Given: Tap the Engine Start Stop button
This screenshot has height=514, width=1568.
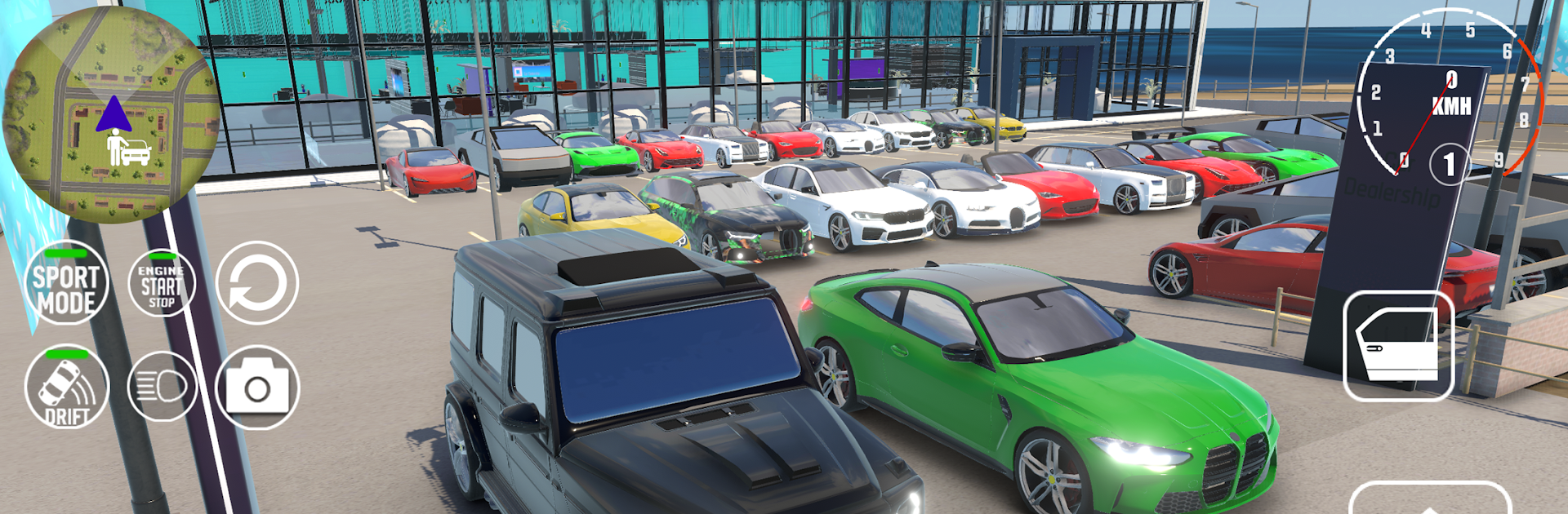Looking at the screenshot, I should tap(162, 283).
